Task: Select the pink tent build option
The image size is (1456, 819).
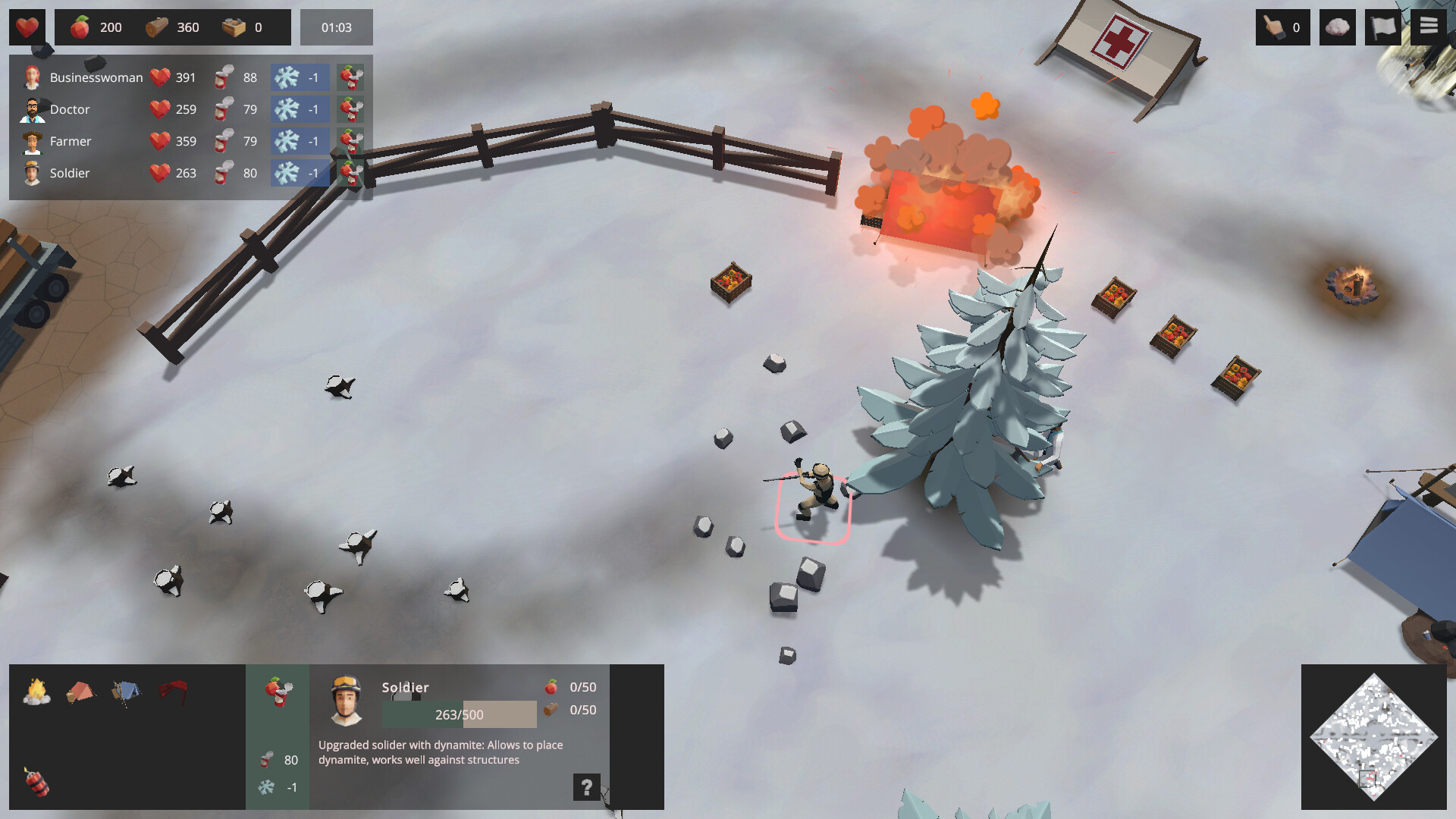Action: click(81, 691)
